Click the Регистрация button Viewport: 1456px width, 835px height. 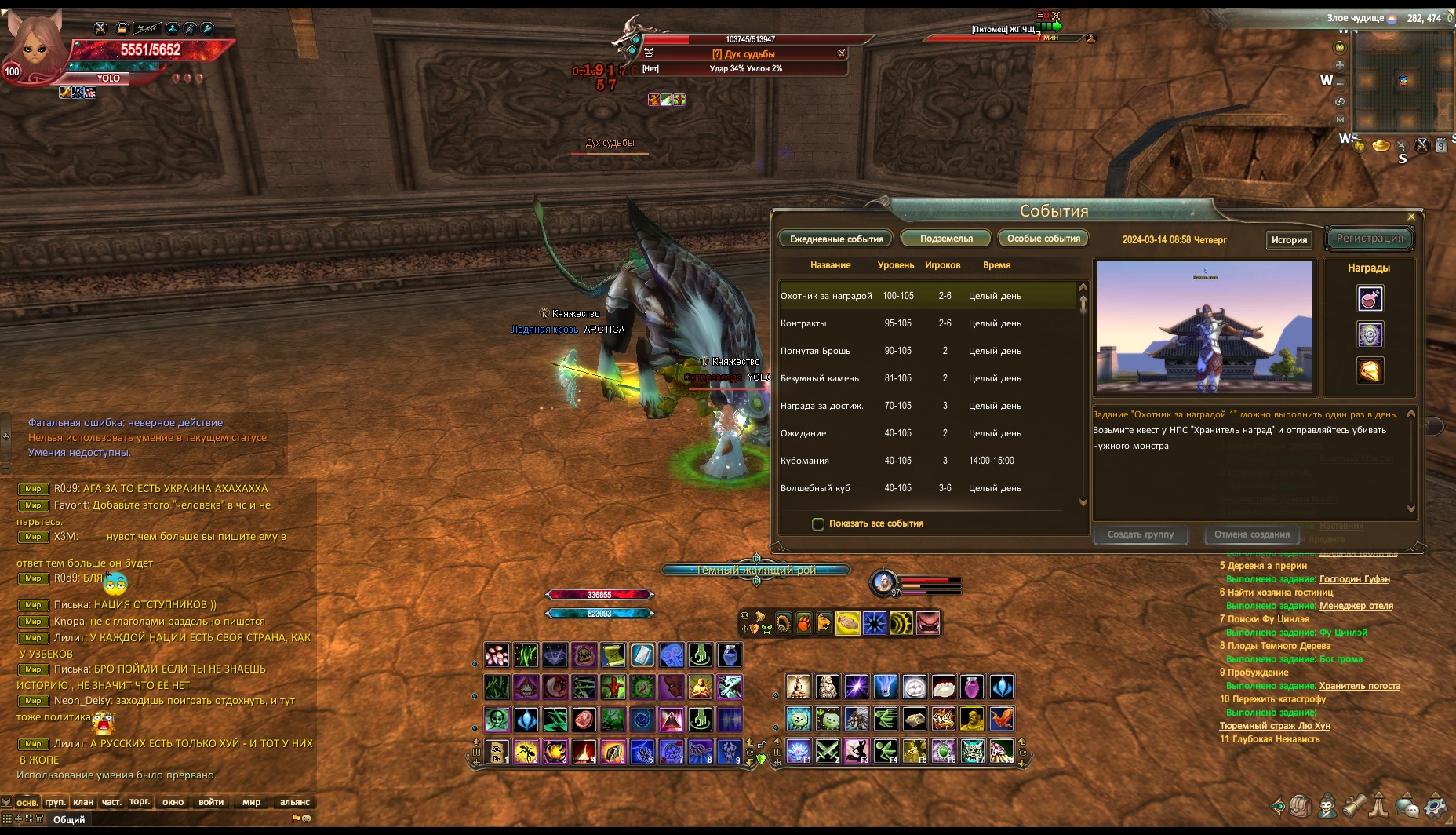(1370, 239)
